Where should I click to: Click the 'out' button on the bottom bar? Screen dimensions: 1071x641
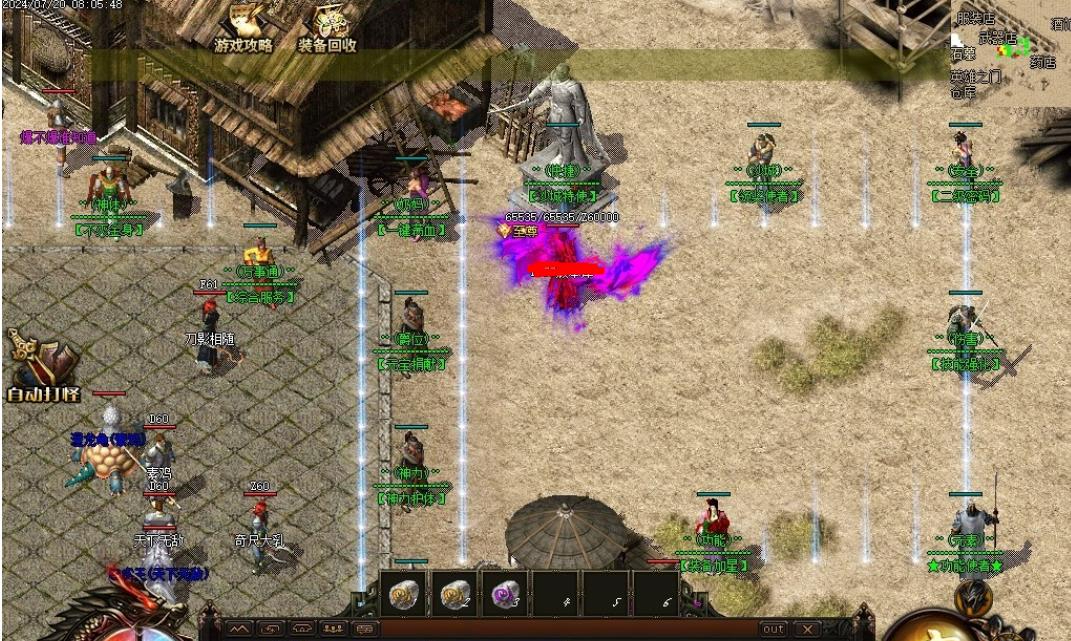(x=773, y=629)
